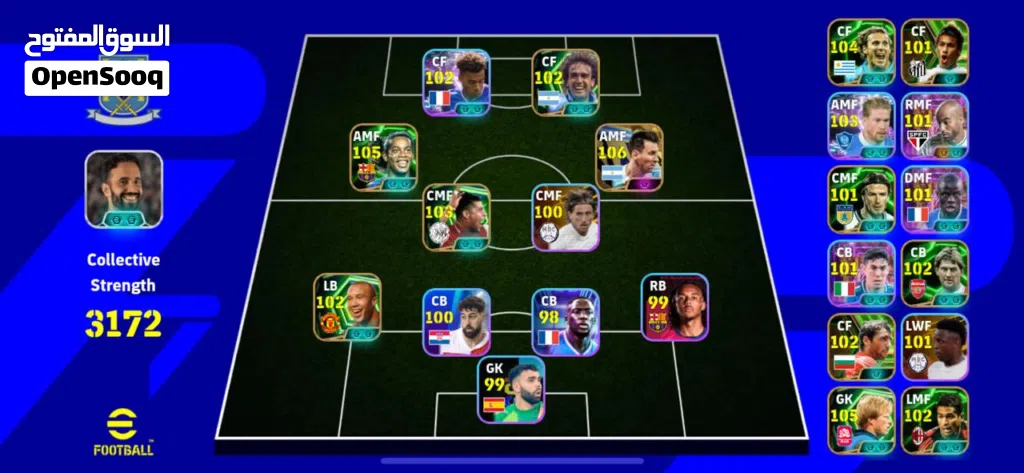Image resolution: width=1024 pixels, height=473 pixels.
Task: Select the RB 99 player card
Action: [675, 307]
